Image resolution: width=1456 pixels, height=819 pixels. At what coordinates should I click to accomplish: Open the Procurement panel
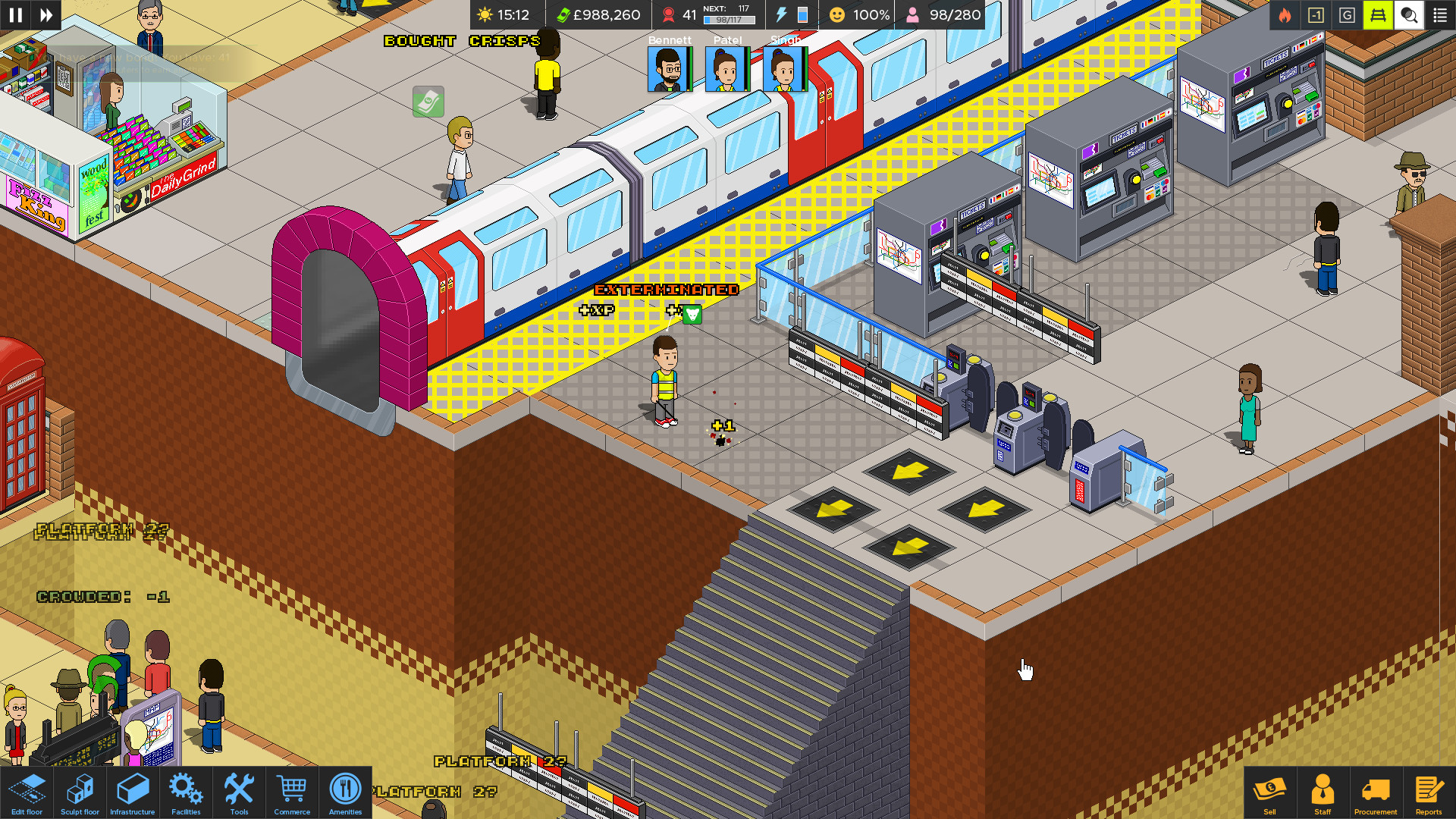1376,792
